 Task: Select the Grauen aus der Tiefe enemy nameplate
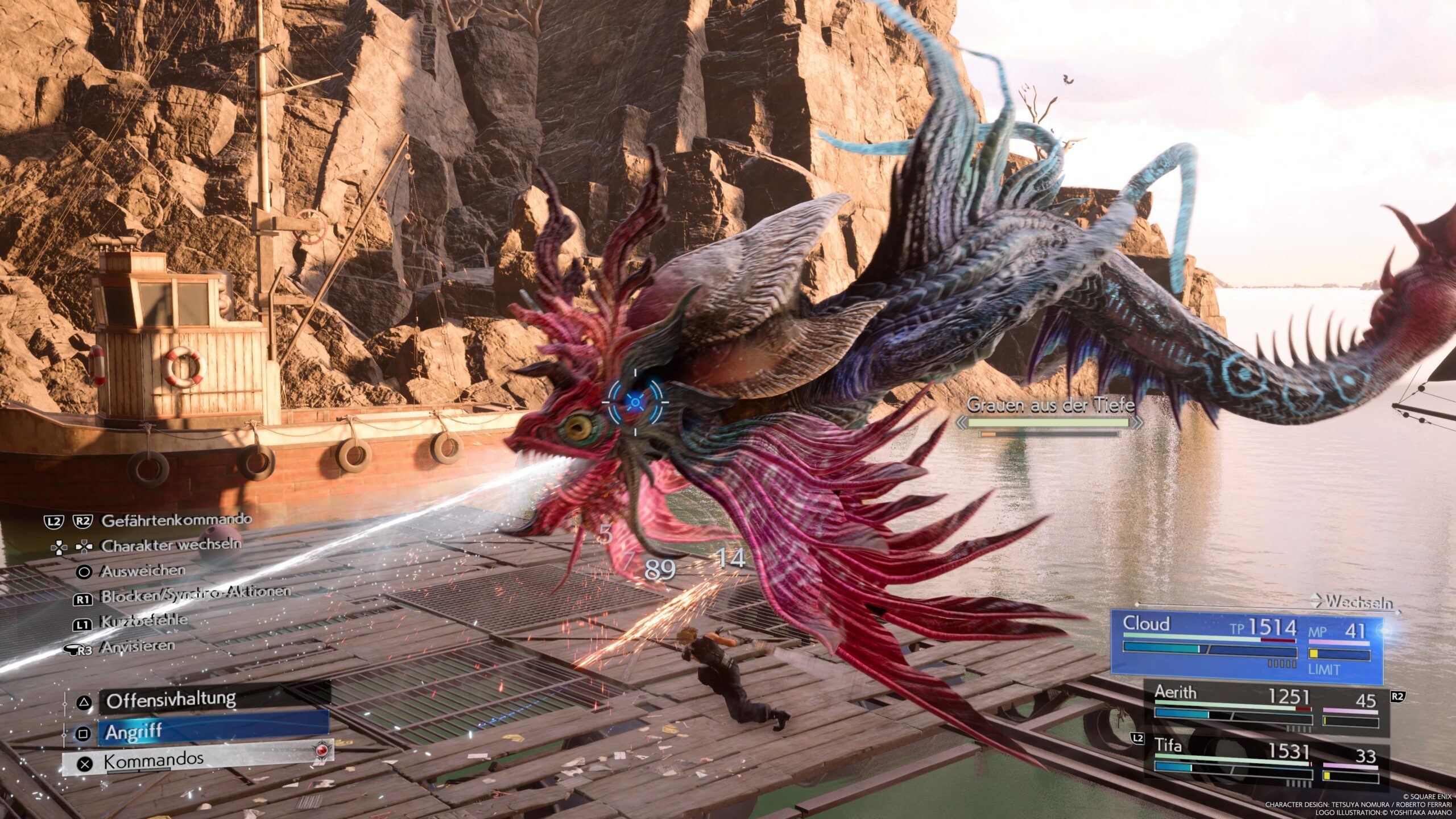click(x=1050, y=405)
